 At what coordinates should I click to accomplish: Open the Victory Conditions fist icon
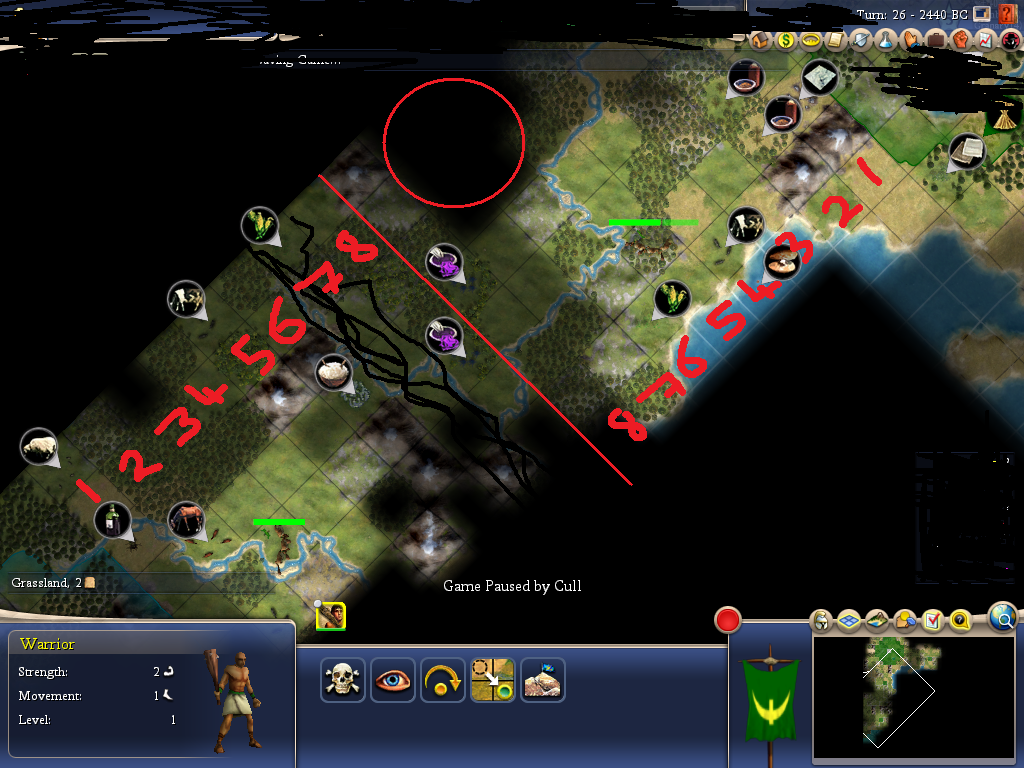(x=960, y=41)
